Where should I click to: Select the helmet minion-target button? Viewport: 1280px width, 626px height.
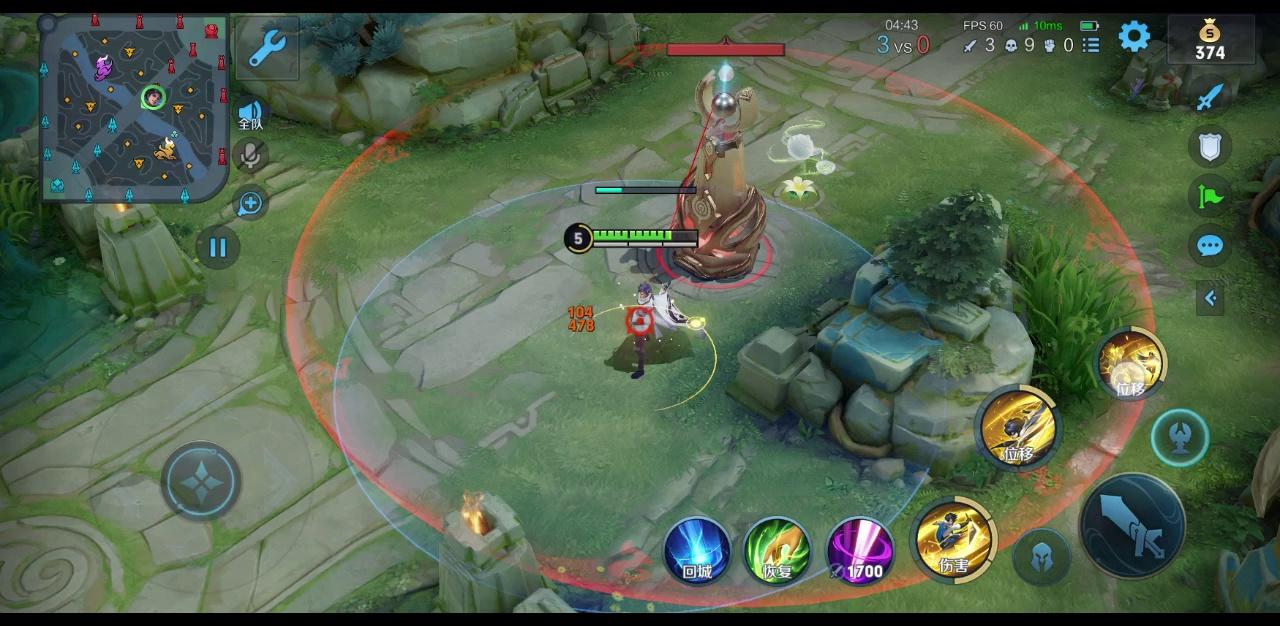coord(1041,555)
